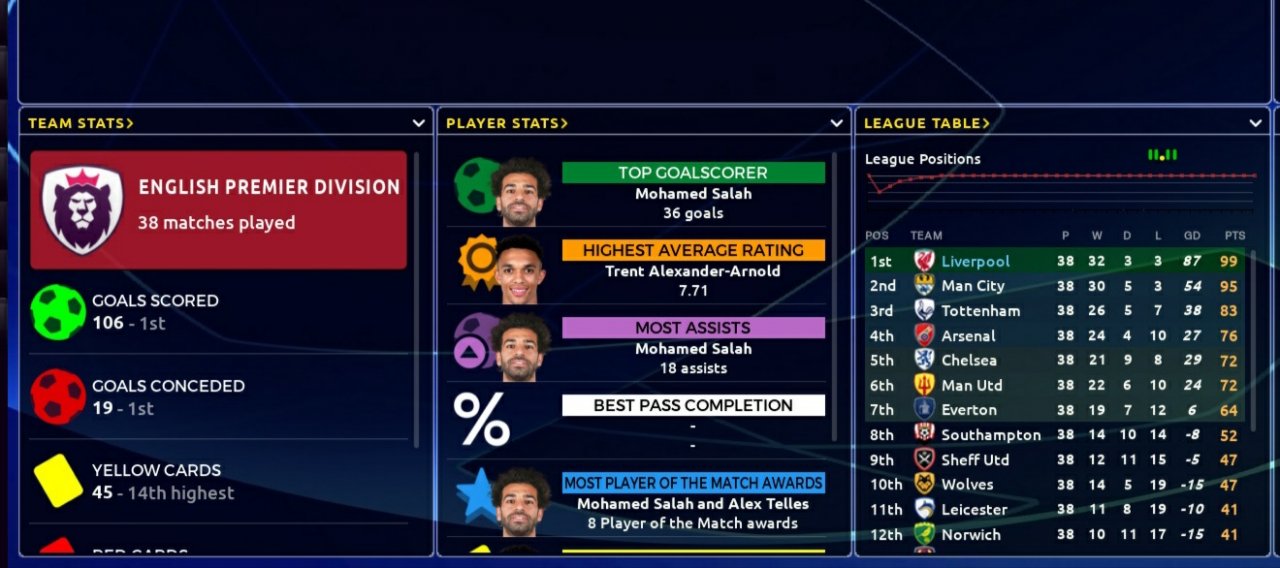Choose Arsenal from the league table
Viewport: 1280px width, 568px height.
tap(968, 336)
